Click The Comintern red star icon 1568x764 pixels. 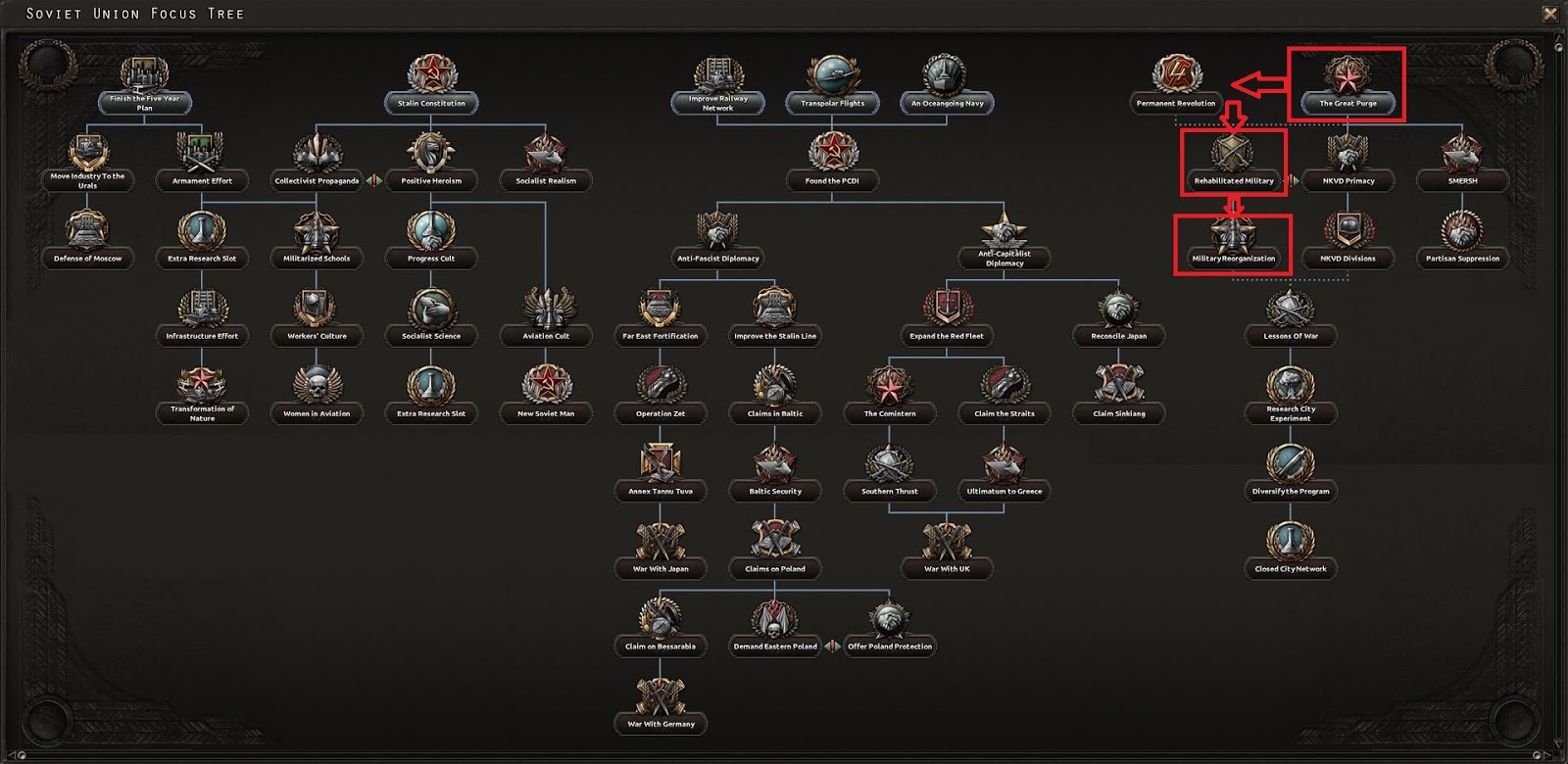890,385
